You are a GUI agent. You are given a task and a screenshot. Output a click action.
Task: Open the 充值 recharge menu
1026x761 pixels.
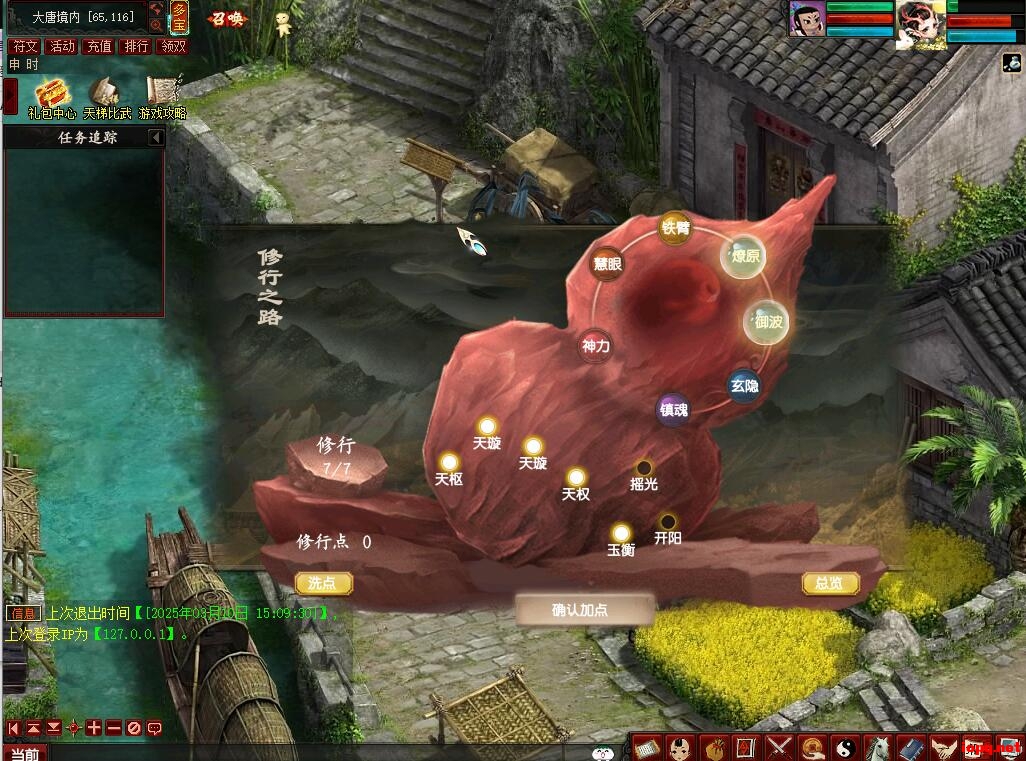tap(99, 46)
